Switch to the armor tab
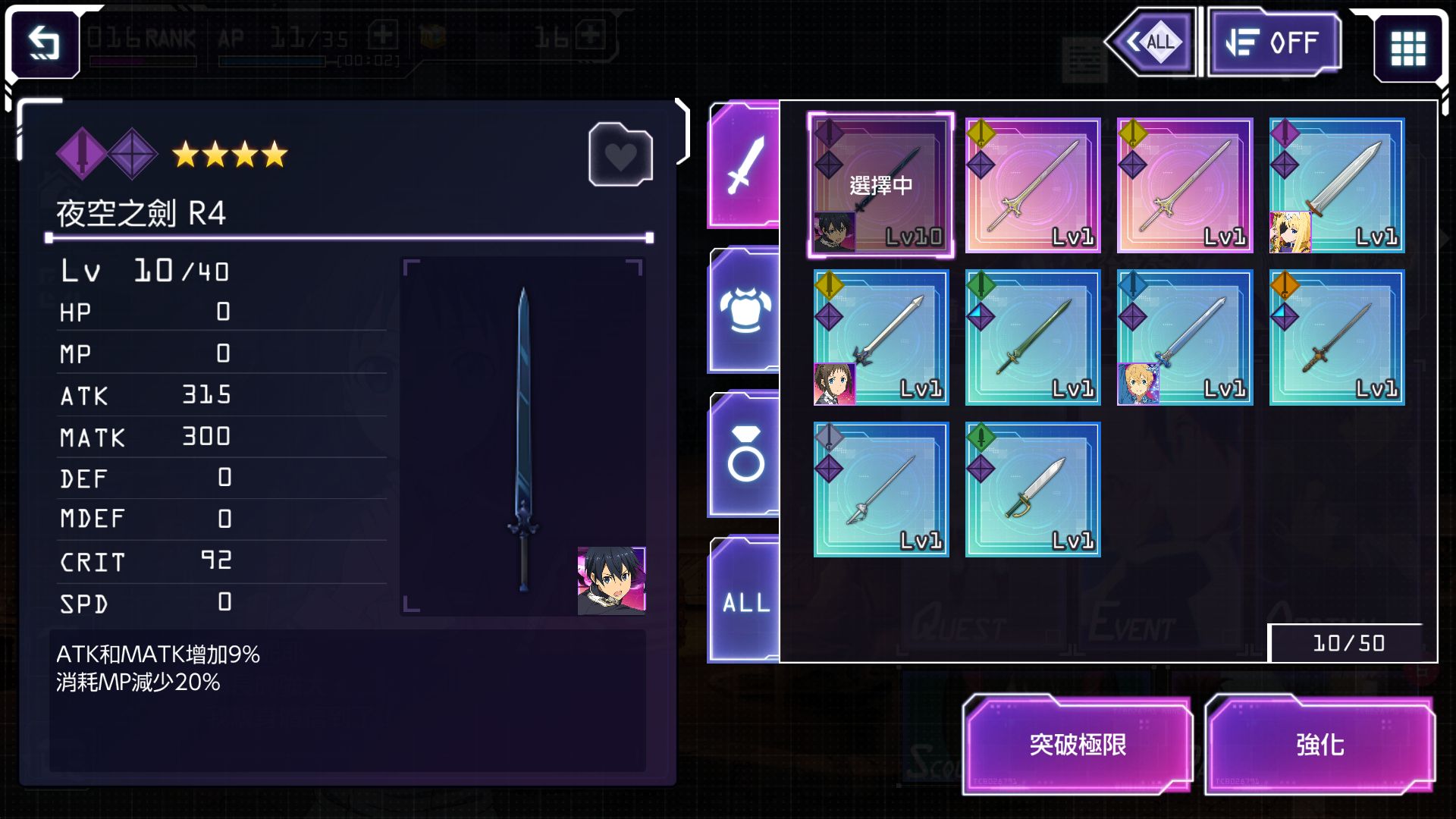Viewport: 1456px width, 819px height. pyautogui.click(x=745, y=311)
